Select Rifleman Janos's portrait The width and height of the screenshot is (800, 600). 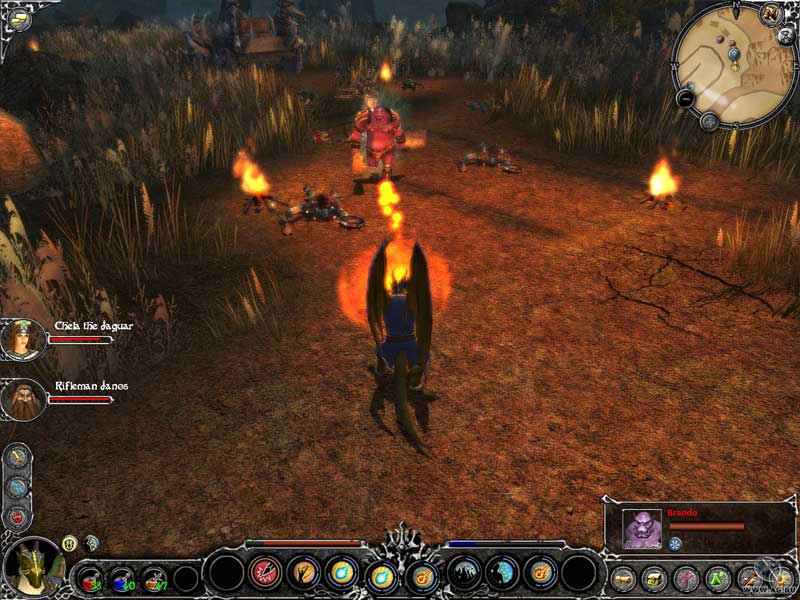20,399
